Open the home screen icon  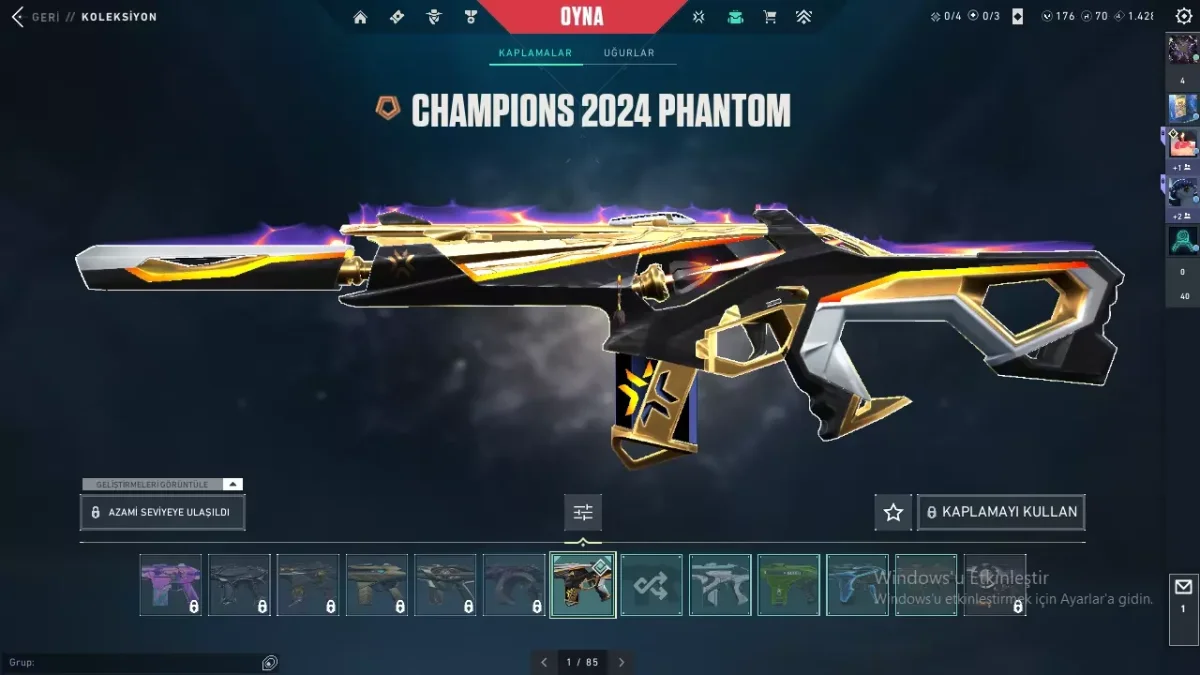(360, 17)
